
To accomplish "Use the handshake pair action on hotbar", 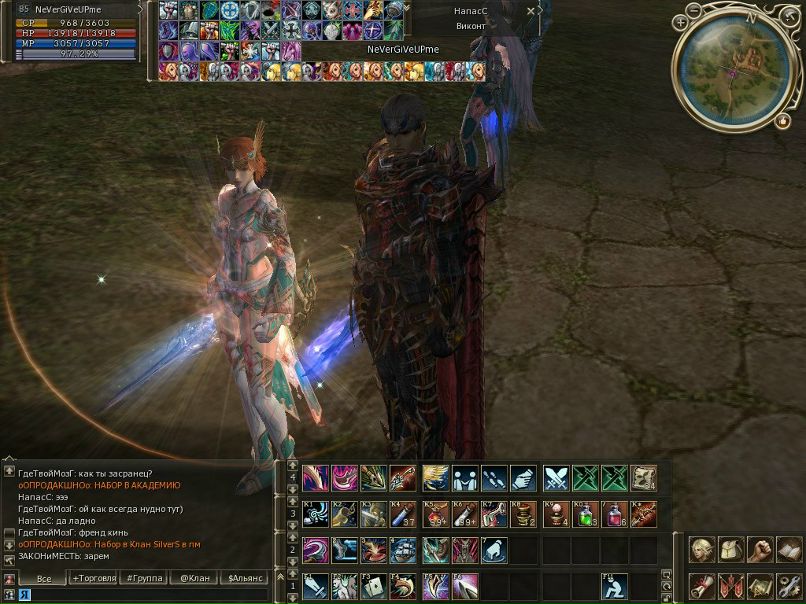I will (x=464, y=478).
